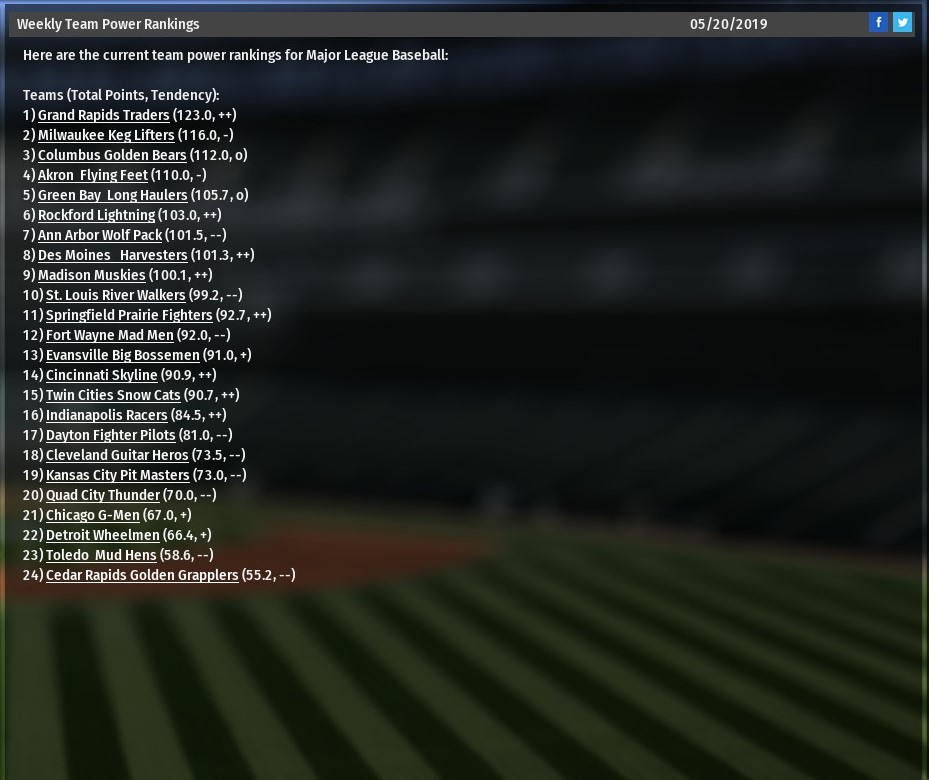Choose Green Bay Long Haulers
929x780 pixels.
click(112, 195)
